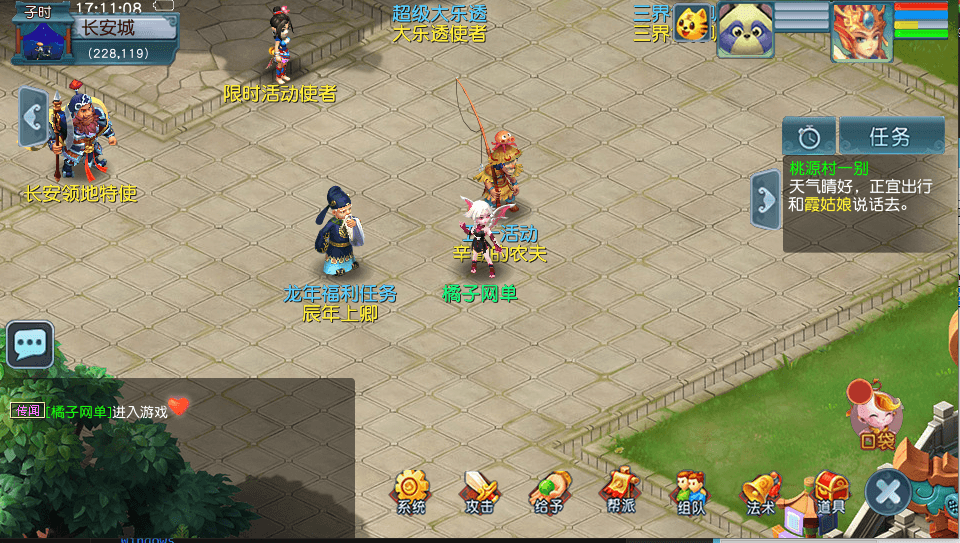960x543 pixels.
Task: Collapse the quest tracker with arrow button
Action: 766,198
